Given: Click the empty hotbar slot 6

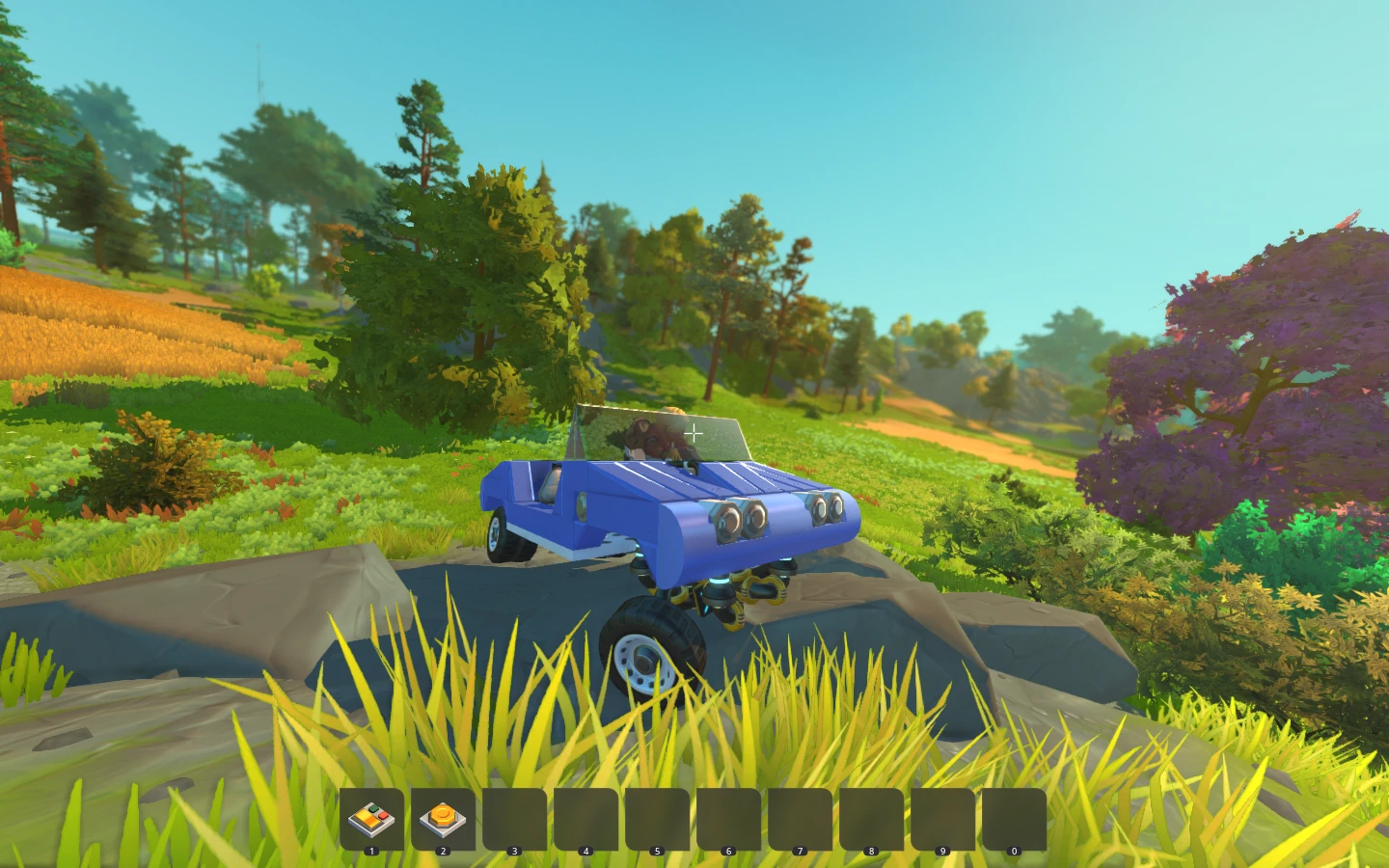Looking at the screenshot, I should 729,819.
